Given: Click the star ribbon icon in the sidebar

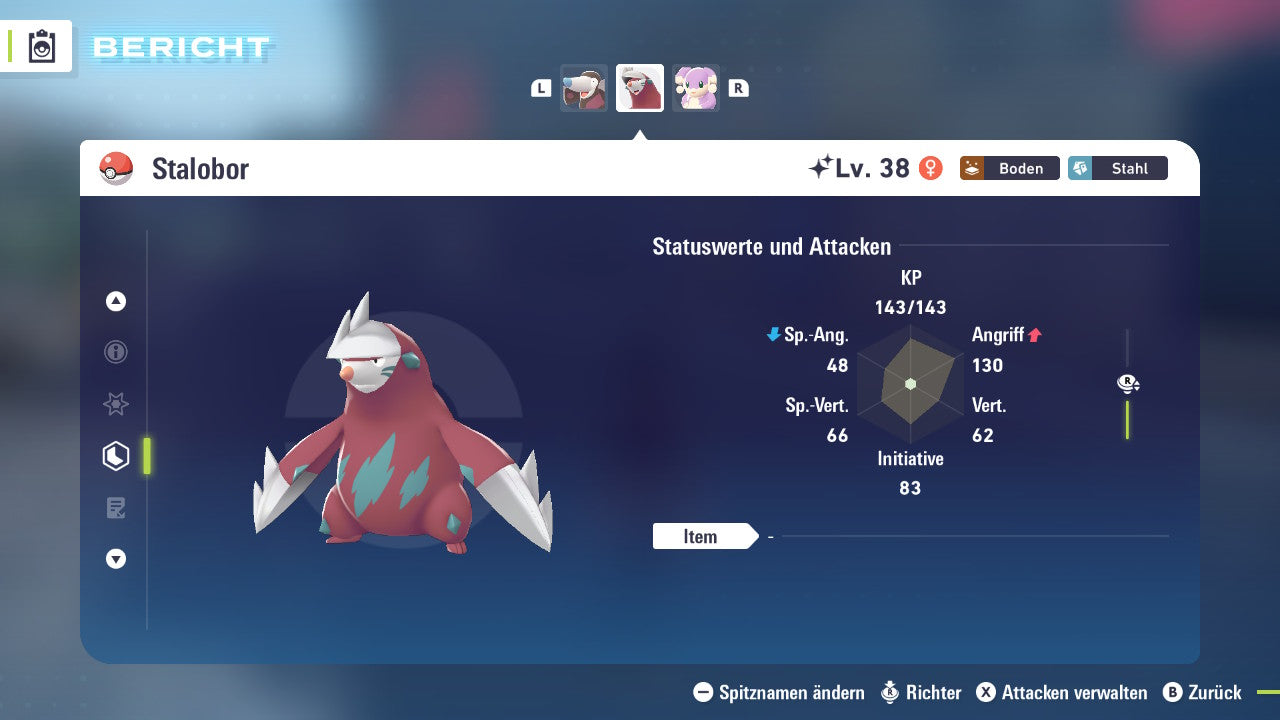Looking at the screenshot, I should pyautogui.click(x=115, y=404).
